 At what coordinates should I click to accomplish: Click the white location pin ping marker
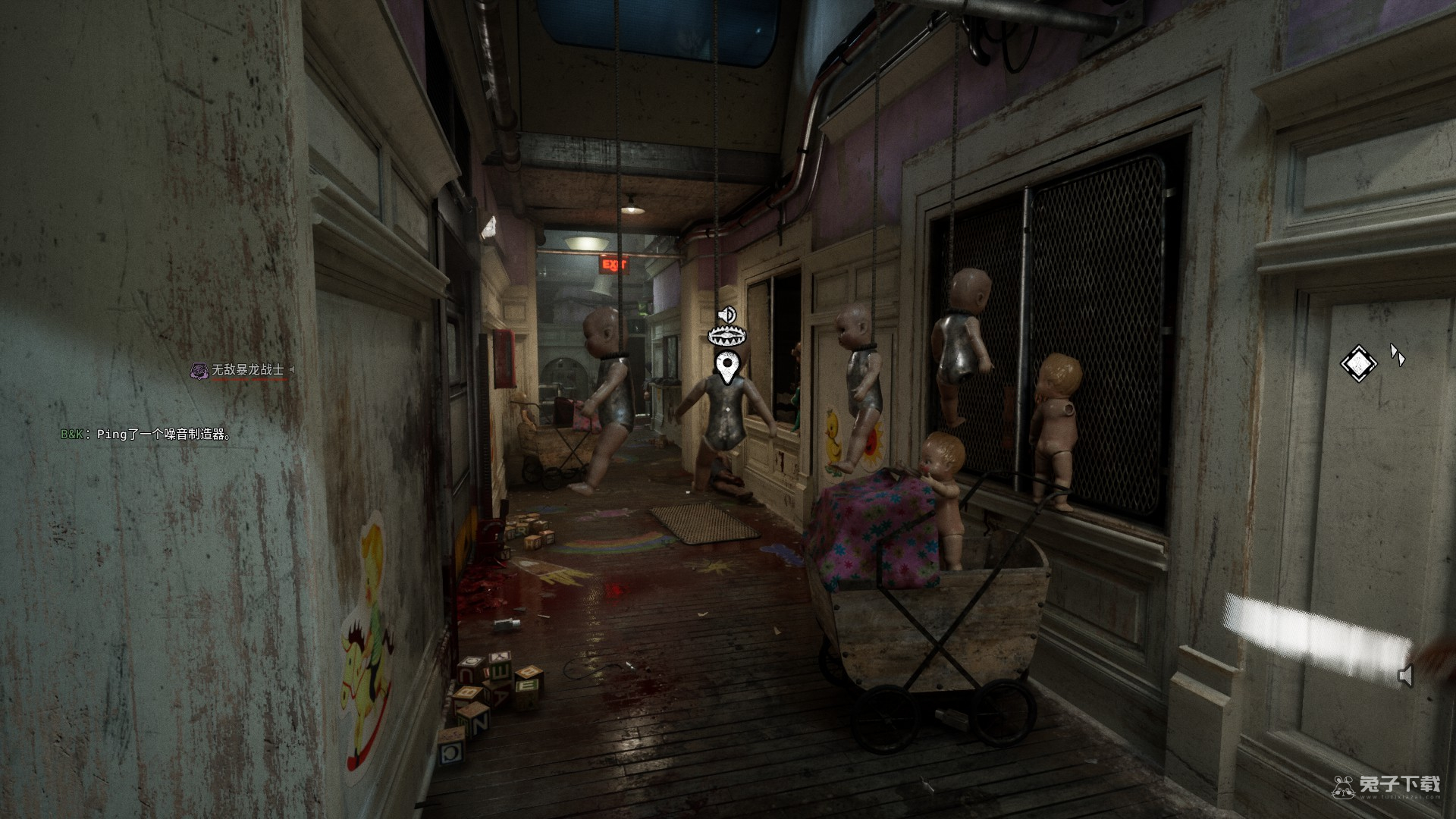coord(728,367)
